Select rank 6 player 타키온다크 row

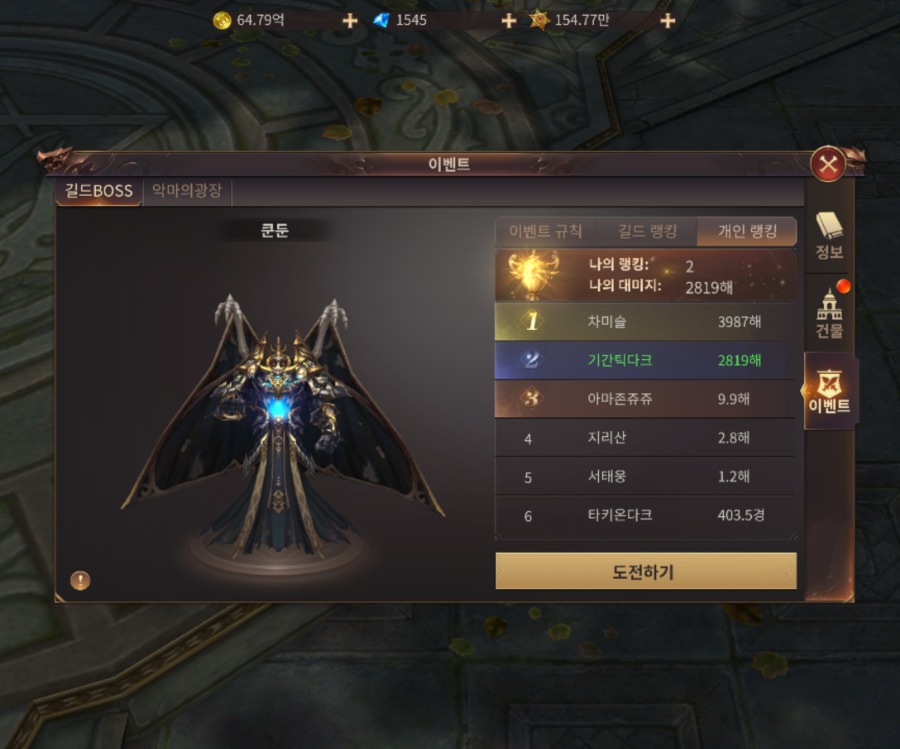(645, 516)
